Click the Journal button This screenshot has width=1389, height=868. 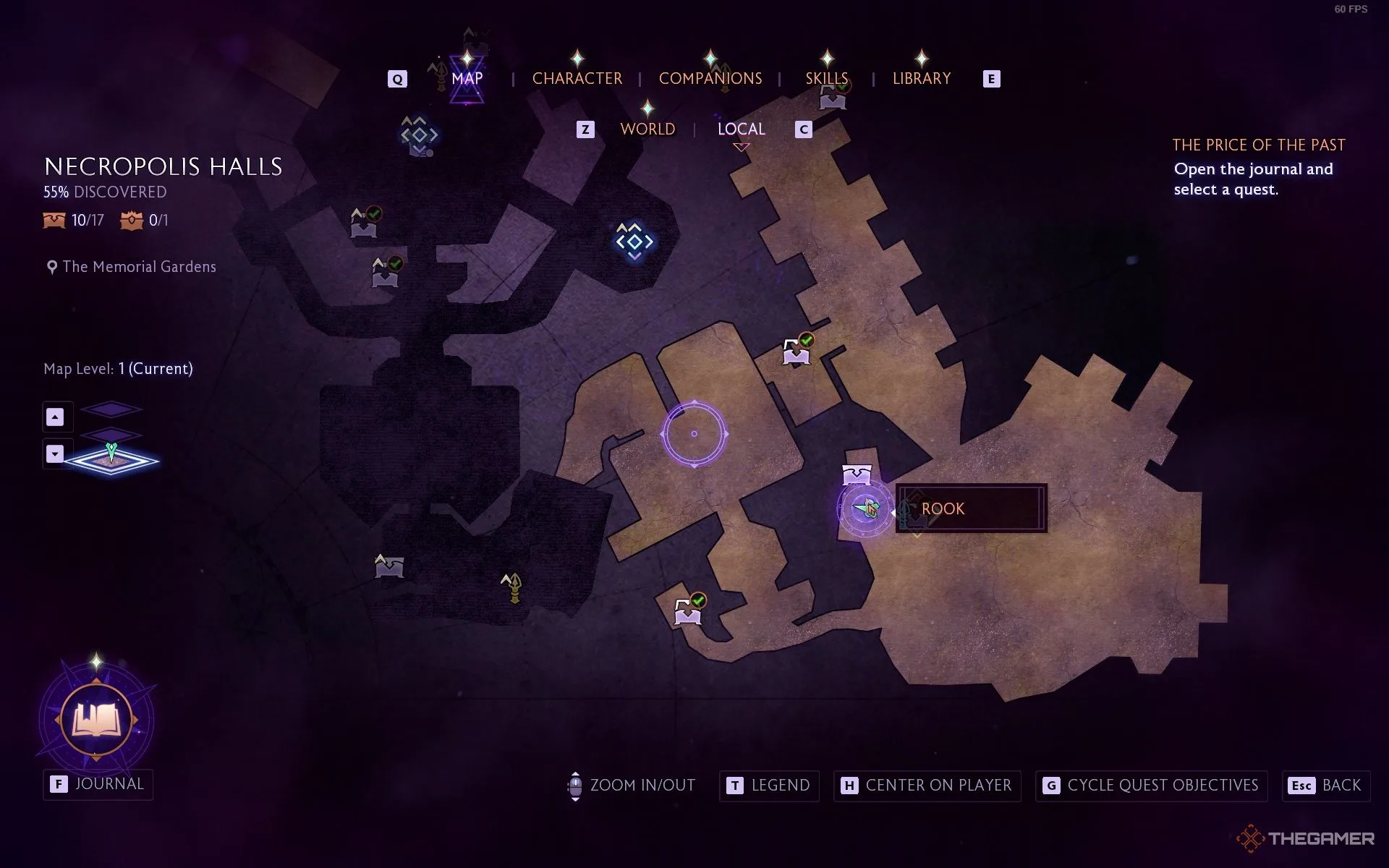click(98, 784)
